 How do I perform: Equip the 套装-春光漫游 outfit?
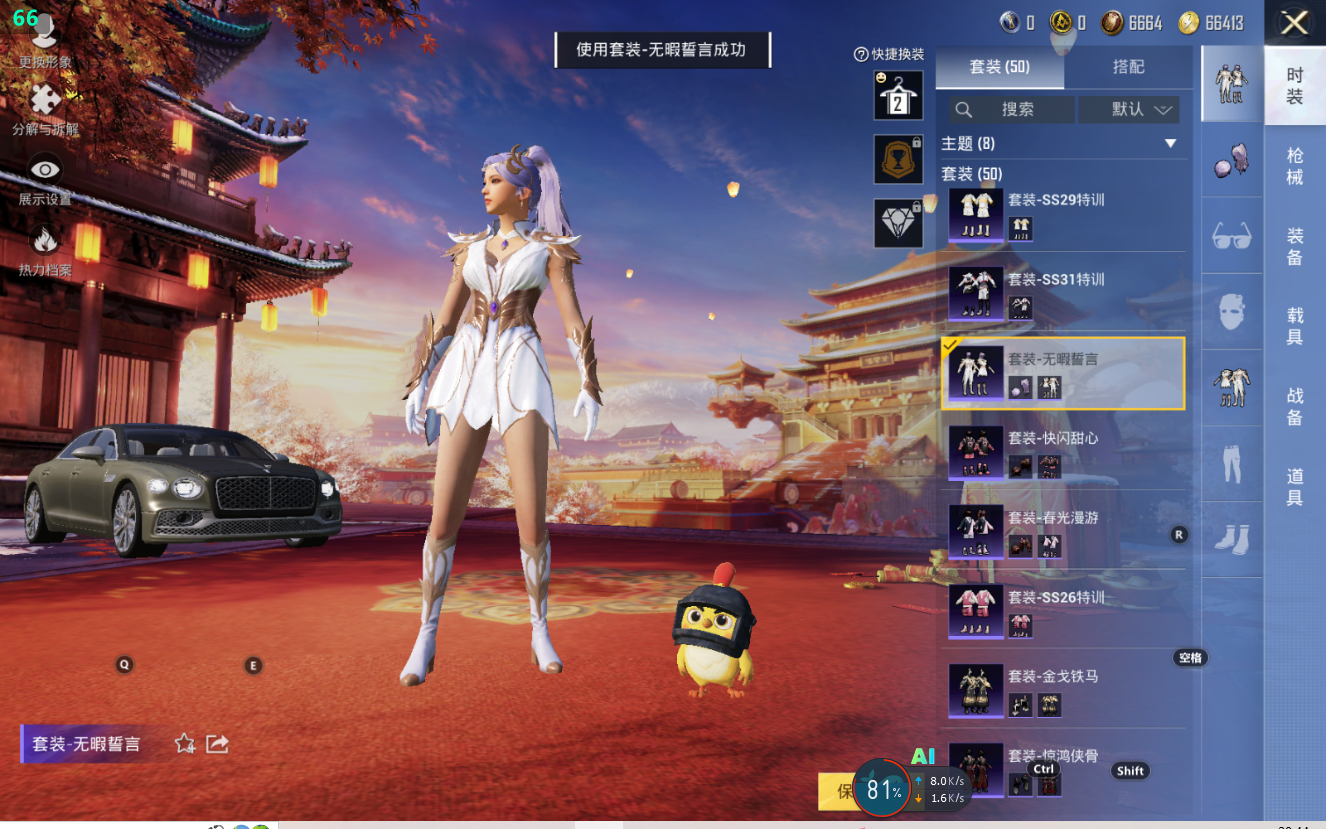(1065, 531)
